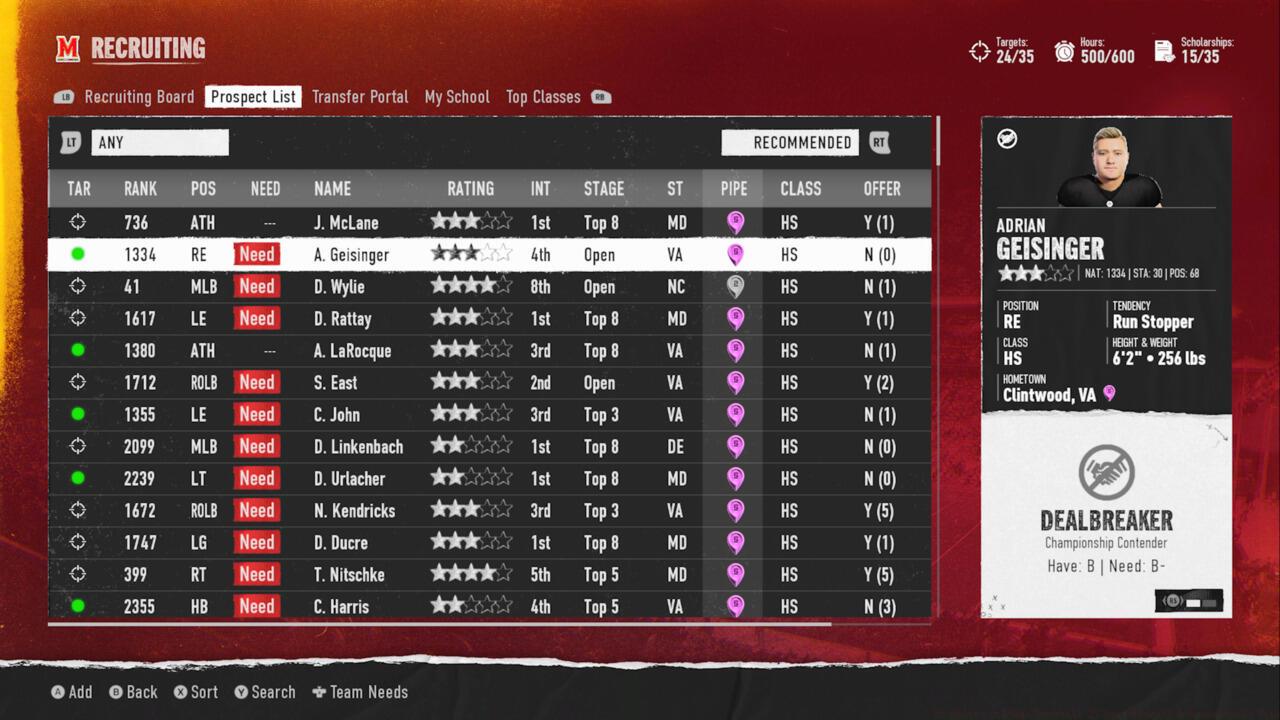
Task: Select prospect J. McLane row
Action: tap(346, 223)
